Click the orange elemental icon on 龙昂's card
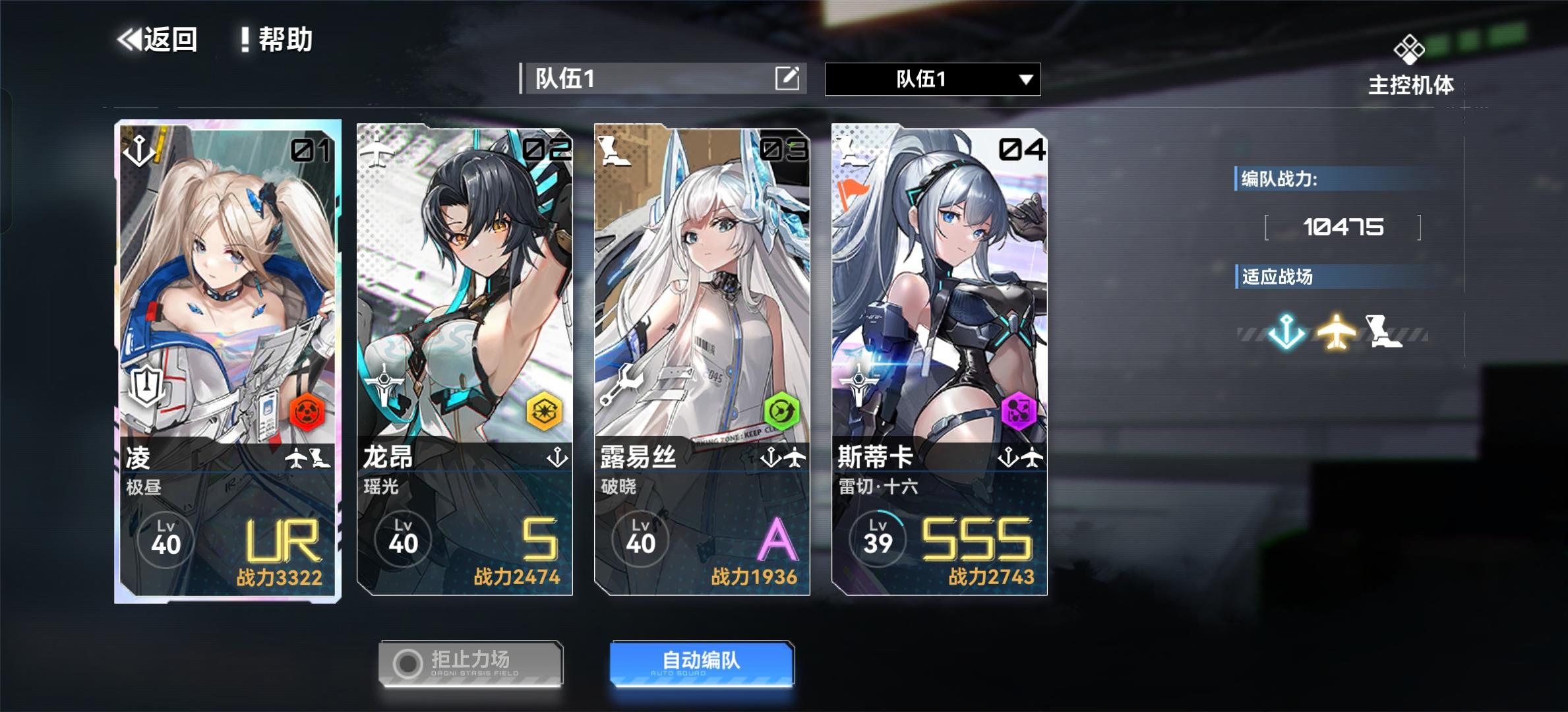Screen dimensions: 1568x712 (x=544, y=411)
